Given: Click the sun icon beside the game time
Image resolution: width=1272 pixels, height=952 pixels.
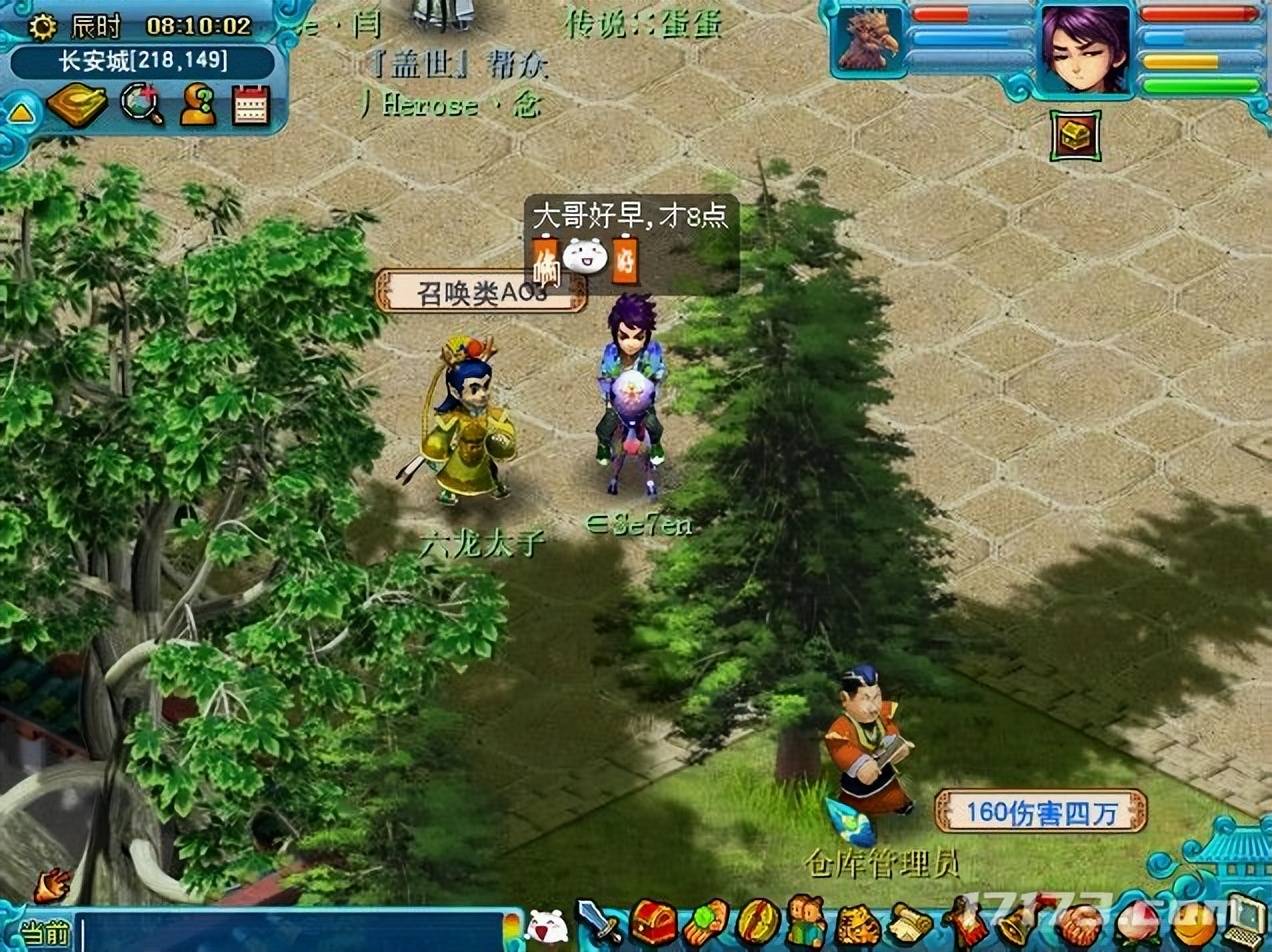Looking at the screenshot, I should tap(43, 26).
